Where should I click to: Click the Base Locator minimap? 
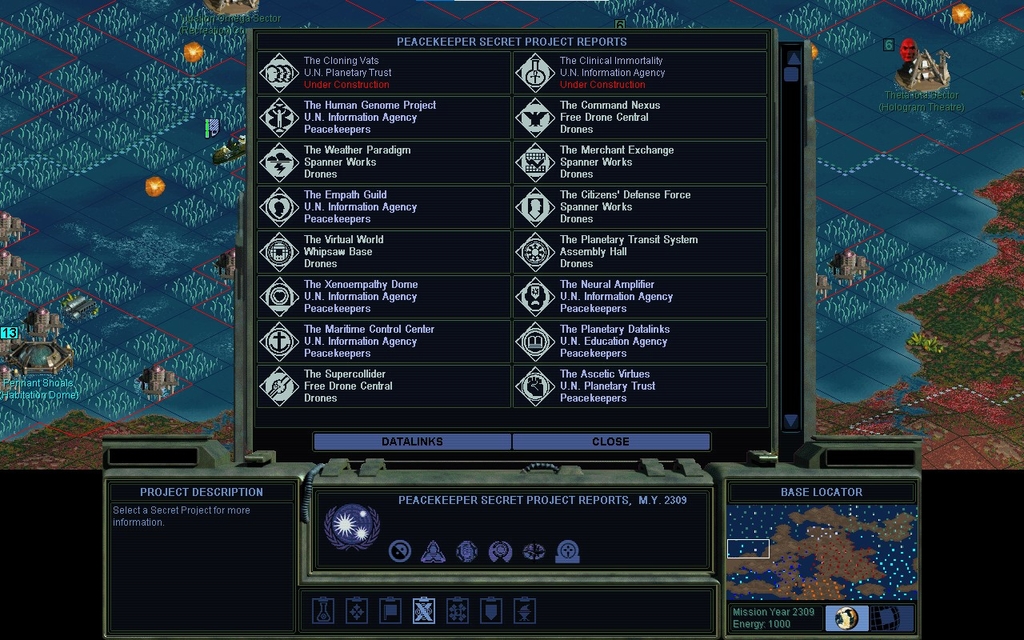point(821,552)
